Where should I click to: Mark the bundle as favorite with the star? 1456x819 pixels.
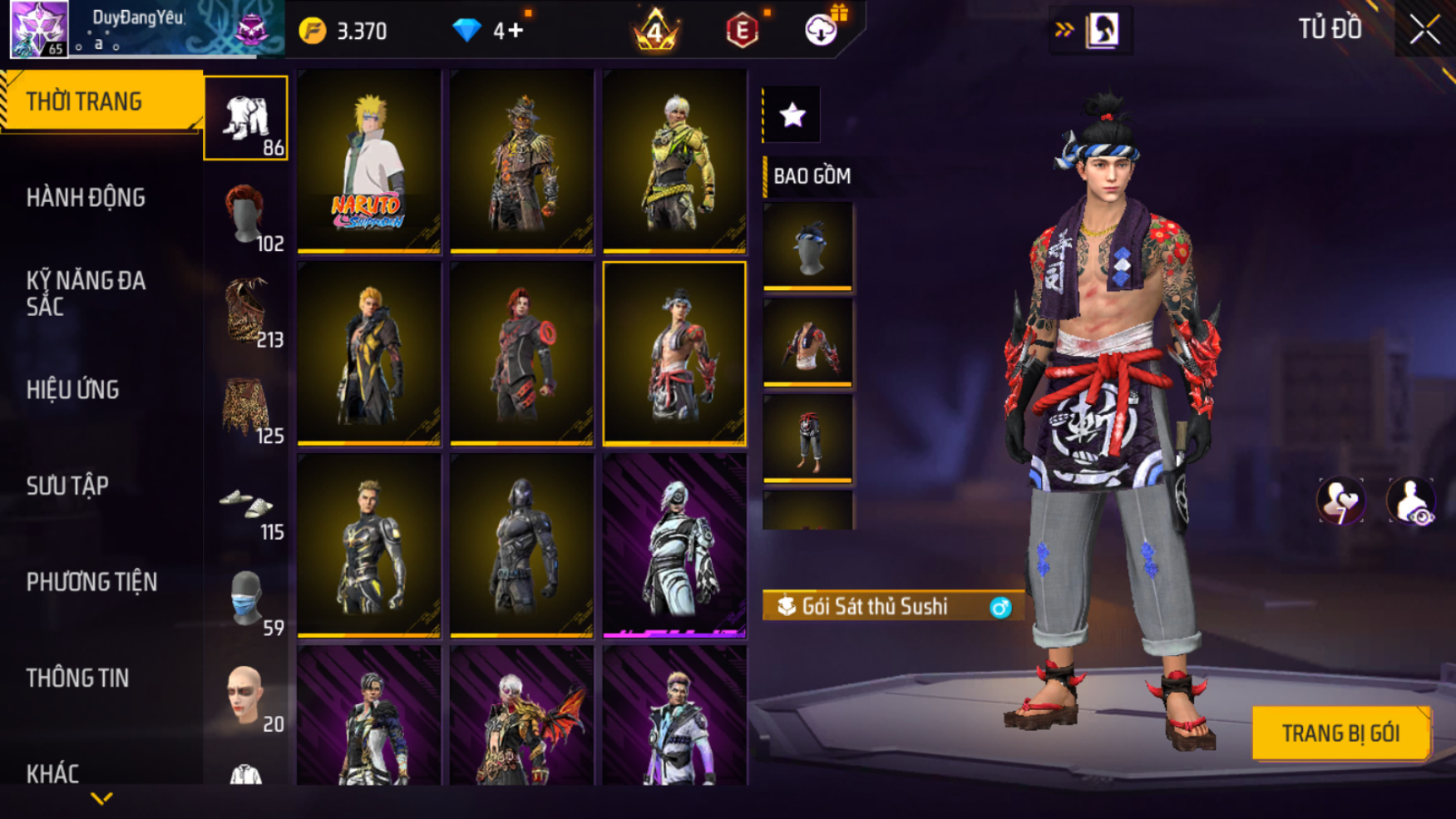coord(792,115)
